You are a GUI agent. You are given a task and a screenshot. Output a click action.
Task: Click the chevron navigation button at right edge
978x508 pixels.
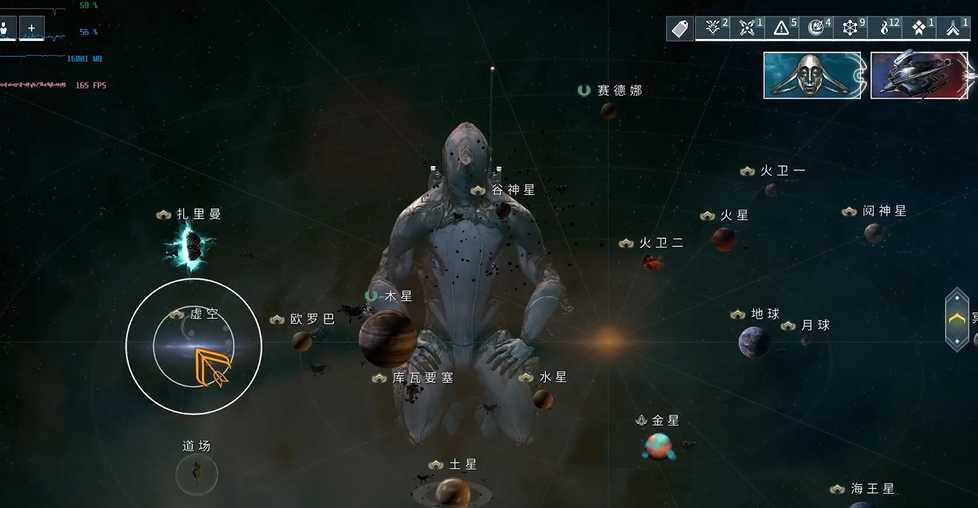coord(957,319)
